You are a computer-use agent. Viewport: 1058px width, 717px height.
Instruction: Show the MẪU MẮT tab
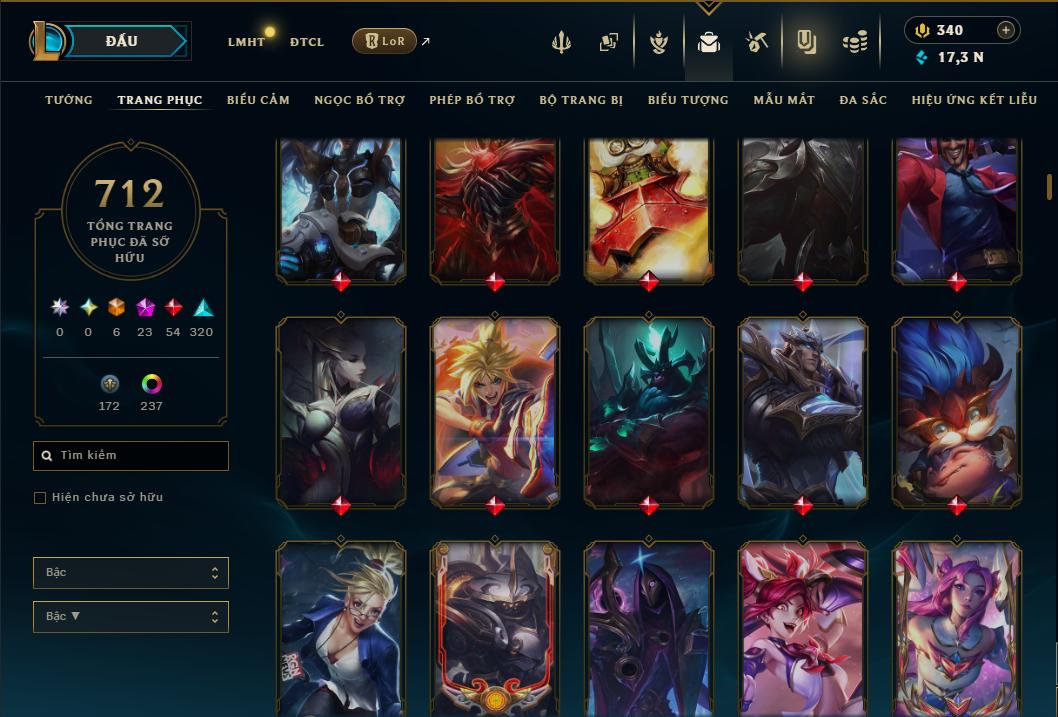coord(784,100)
